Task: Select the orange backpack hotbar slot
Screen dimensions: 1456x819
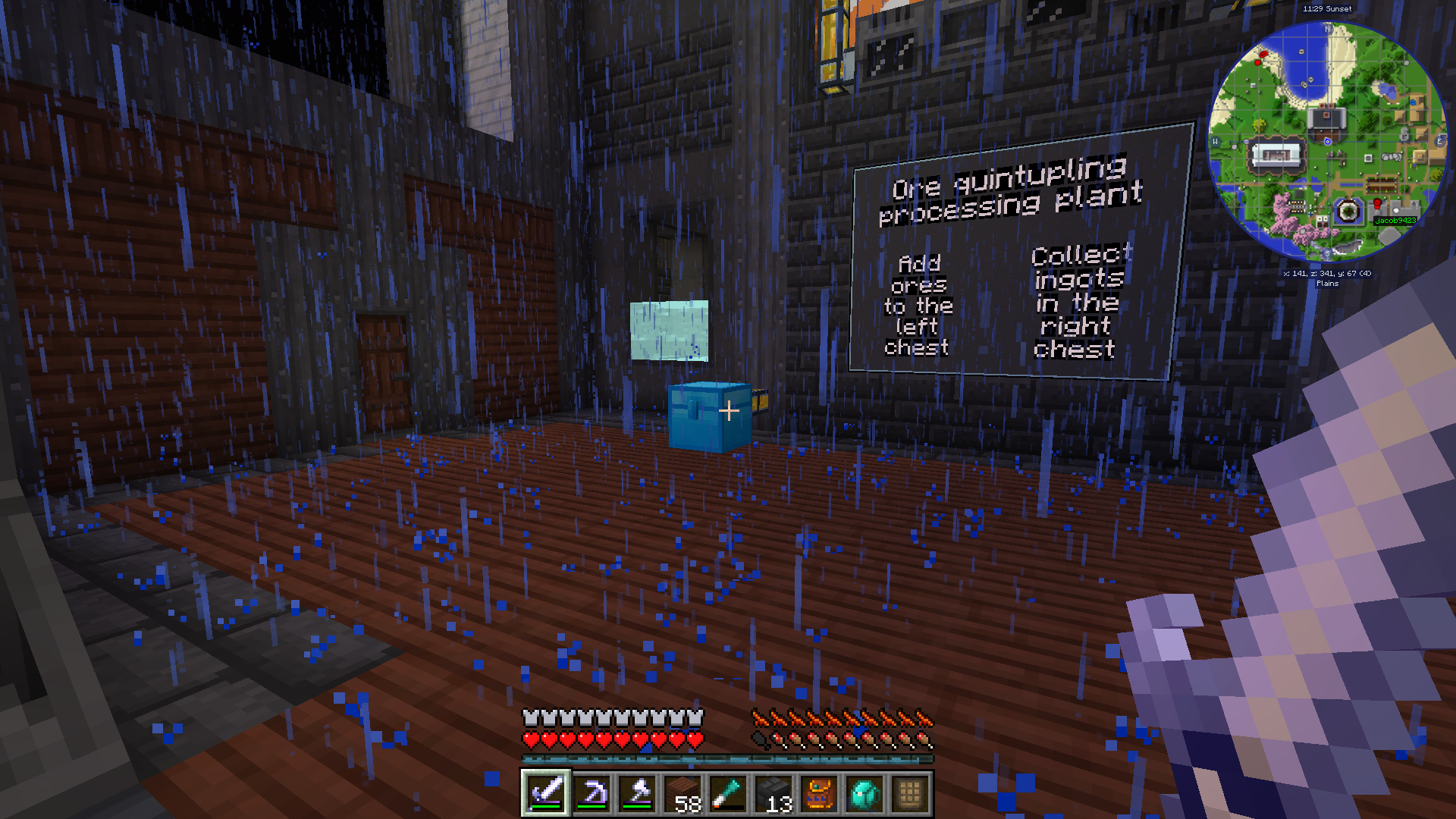Action: 819,793
